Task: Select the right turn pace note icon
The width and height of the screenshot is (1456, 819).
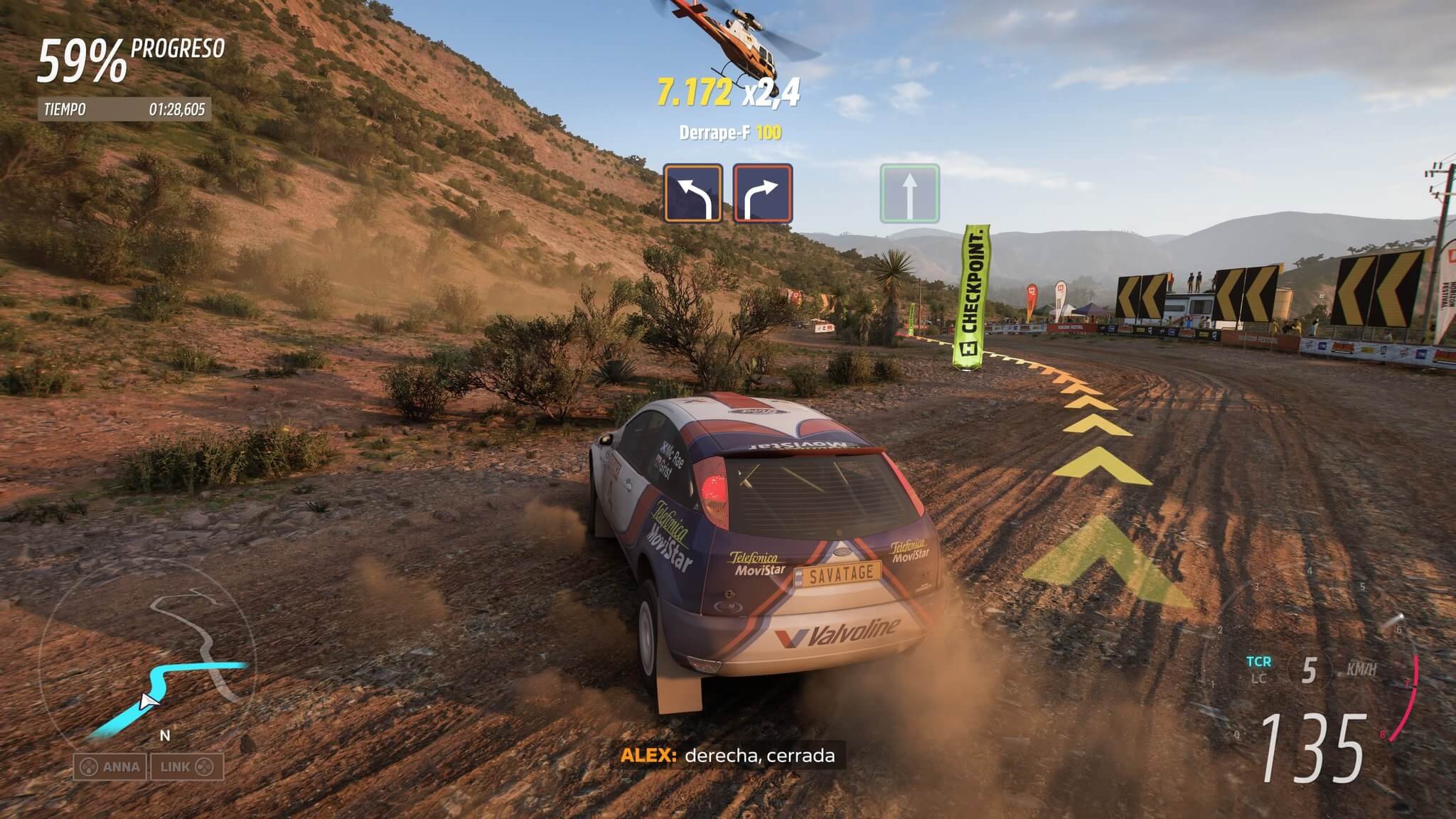Action: [763, 193]
